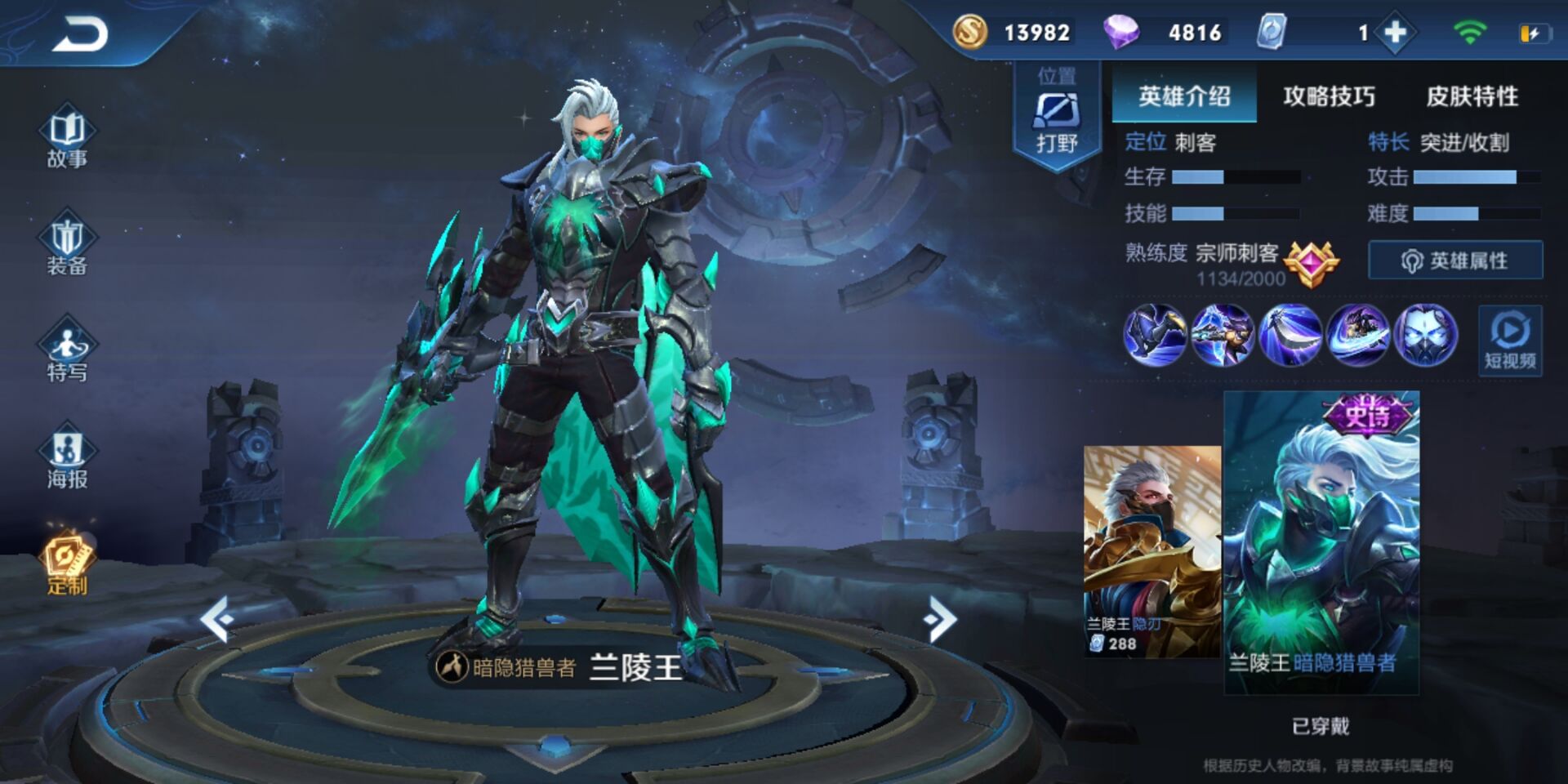The image size is (1568, 784).
Task: Switch to previous hero with left arrow
Action: 217,619
